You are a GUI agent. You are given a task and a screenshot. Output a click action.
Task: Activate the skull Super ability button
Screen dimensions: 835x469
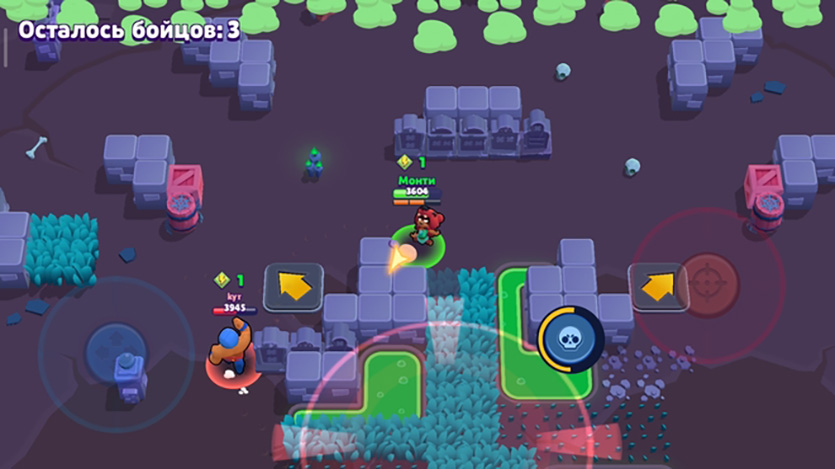tap(569, 339)
